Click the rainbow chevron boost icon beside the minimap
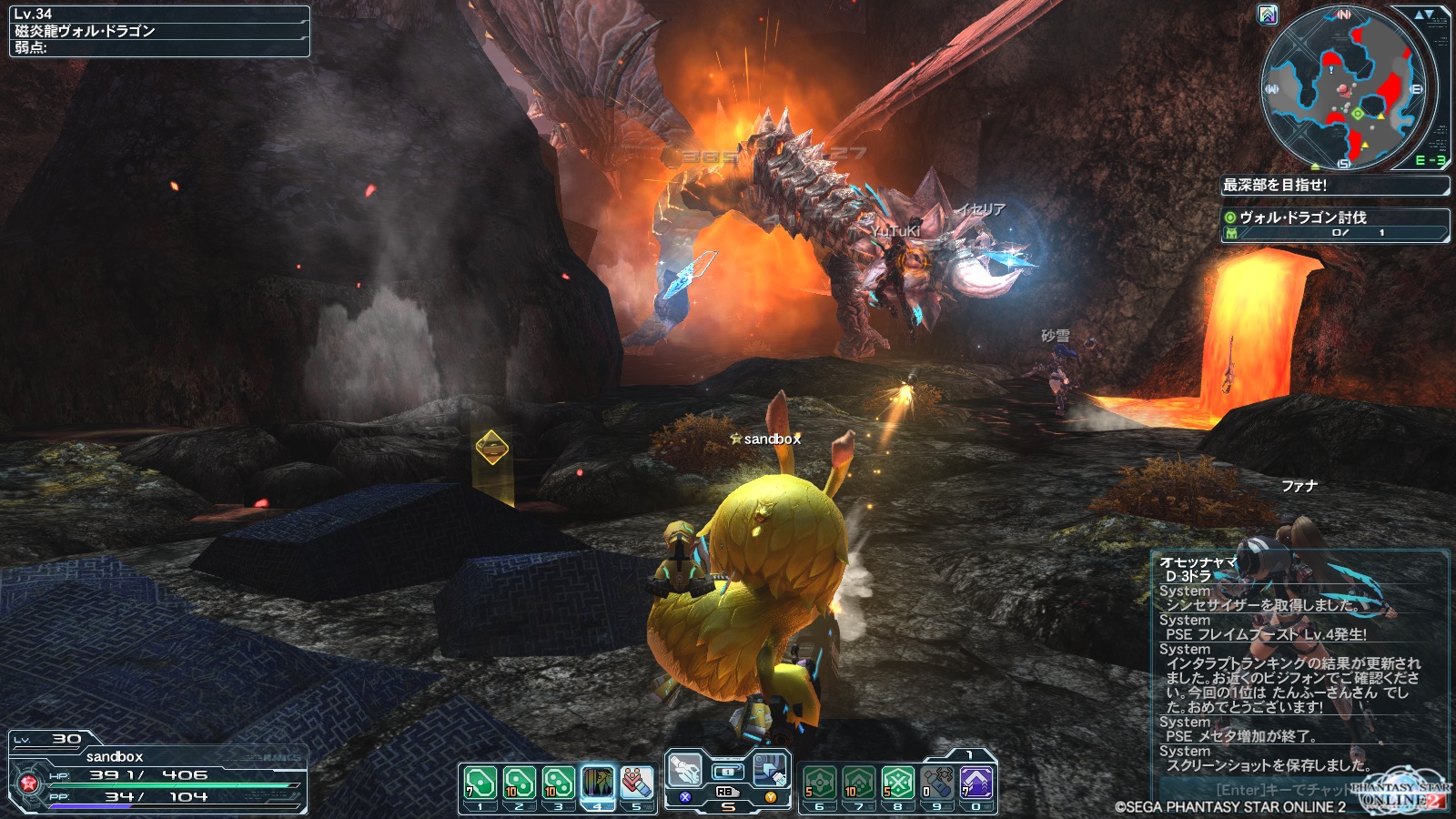 (x=1268, y=15)
